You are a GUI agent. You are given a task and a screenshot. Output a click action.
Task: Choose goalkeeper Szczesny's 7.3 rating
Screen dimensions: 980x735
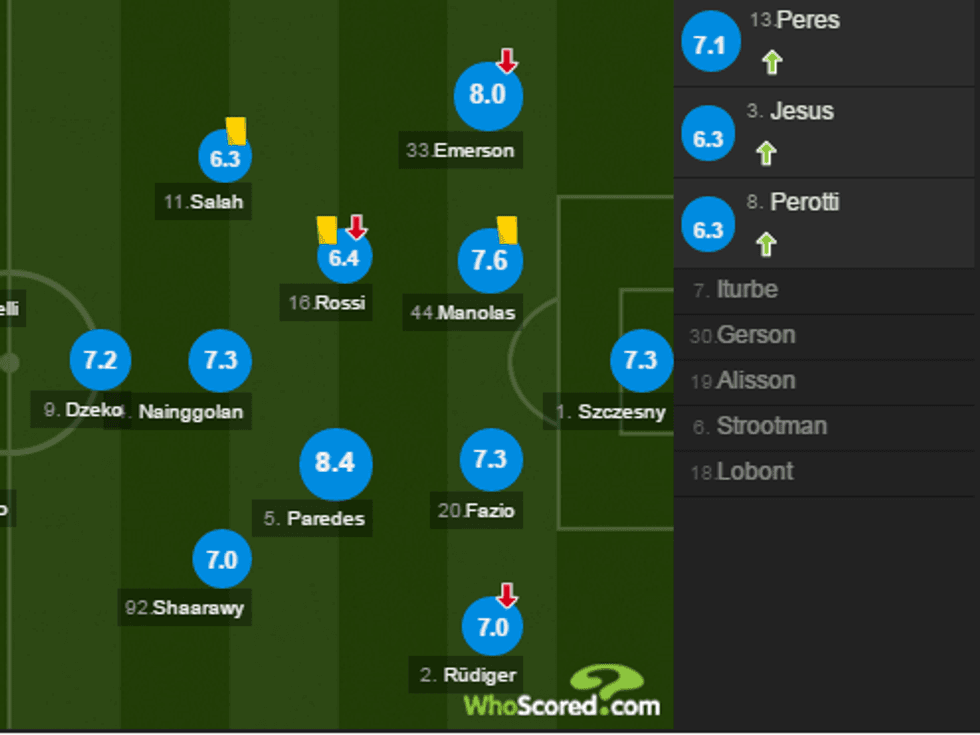coord(641,360)
